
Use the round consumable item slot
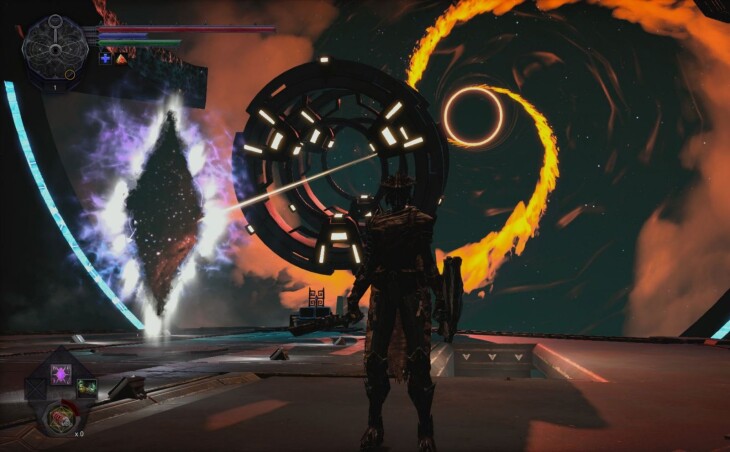[60, 418]
